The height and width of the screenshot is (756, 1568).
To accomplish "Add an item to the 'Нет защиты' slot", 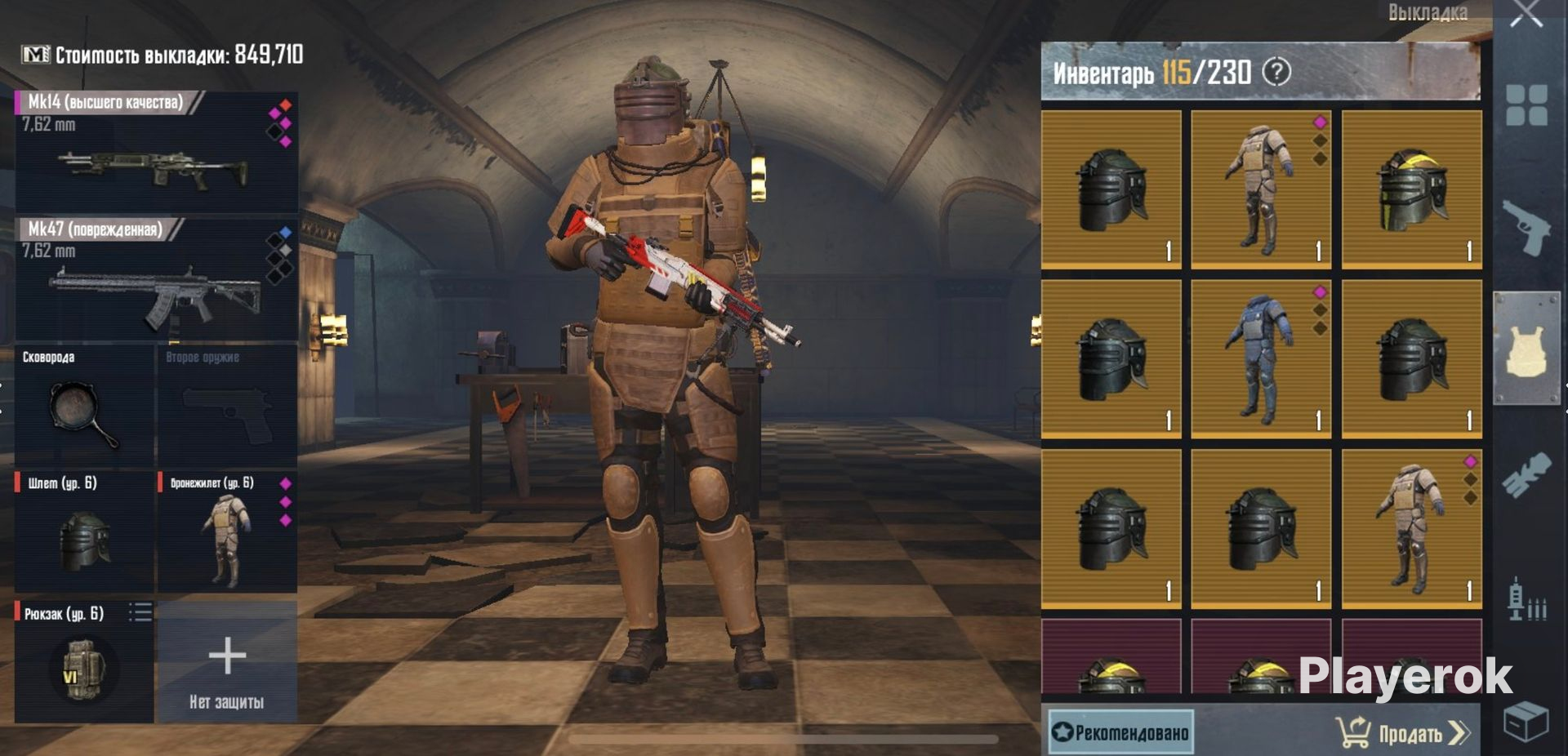I will pyautogui.click(x=226, y=662).
